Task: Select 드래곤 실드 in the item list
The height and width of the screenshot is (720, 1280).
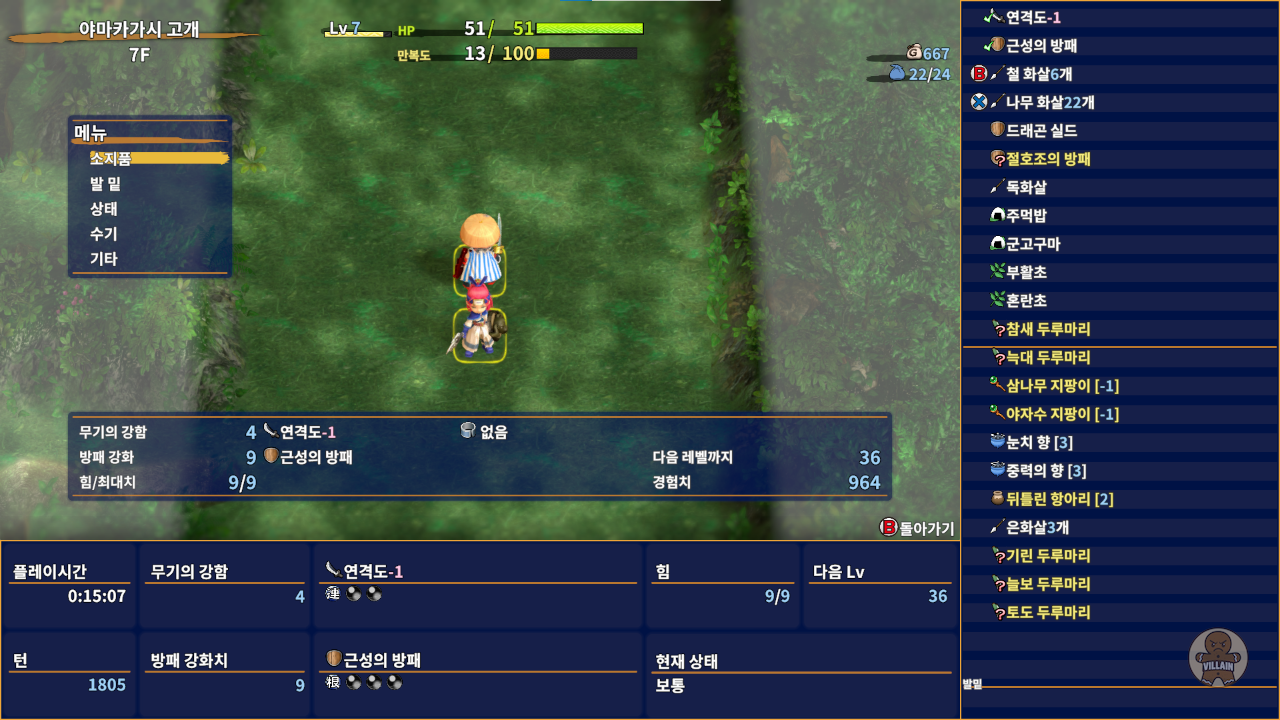Action: [x=1040, y=131]
